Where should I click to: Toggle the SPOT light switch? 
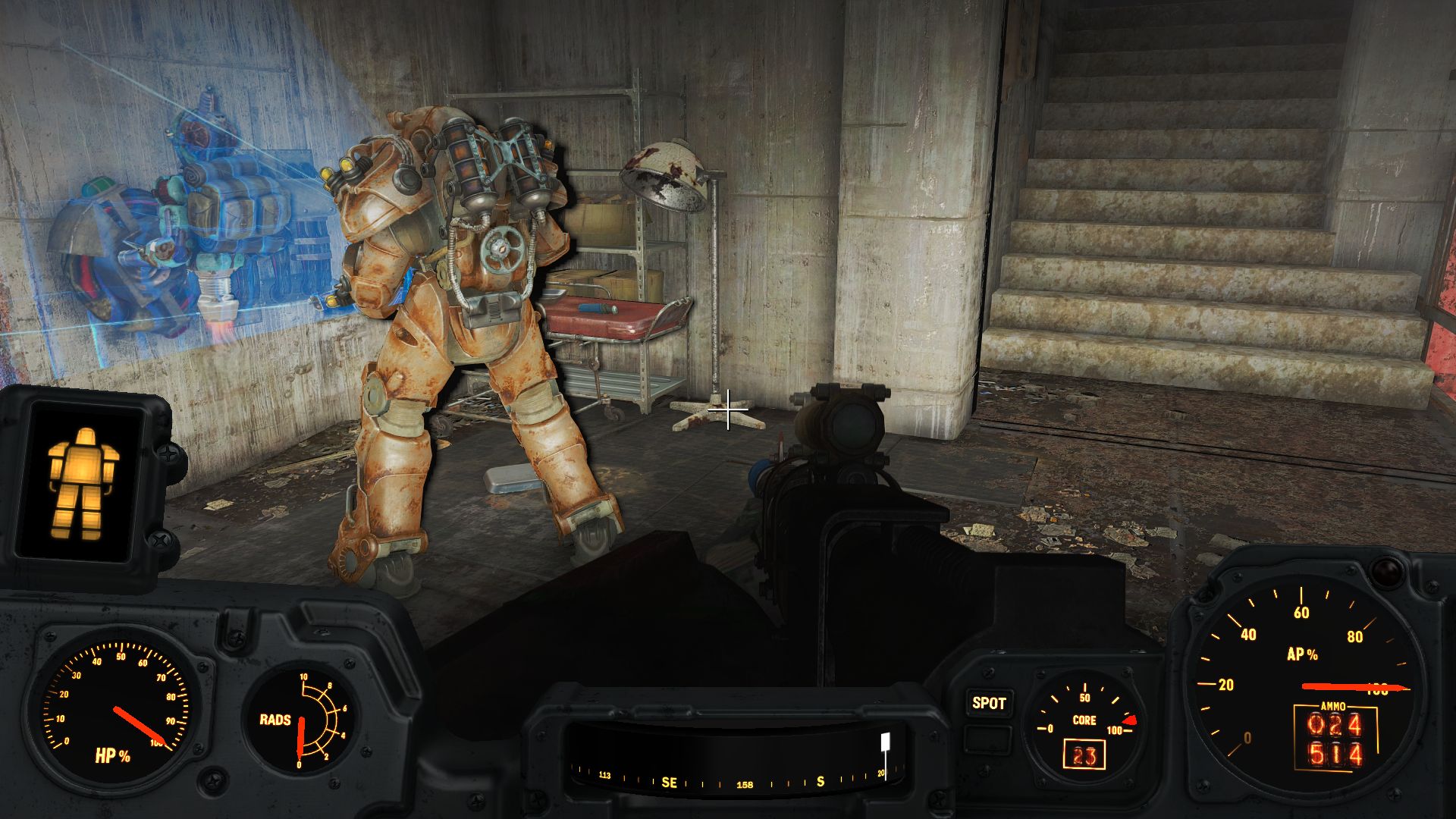pos(987,703)
